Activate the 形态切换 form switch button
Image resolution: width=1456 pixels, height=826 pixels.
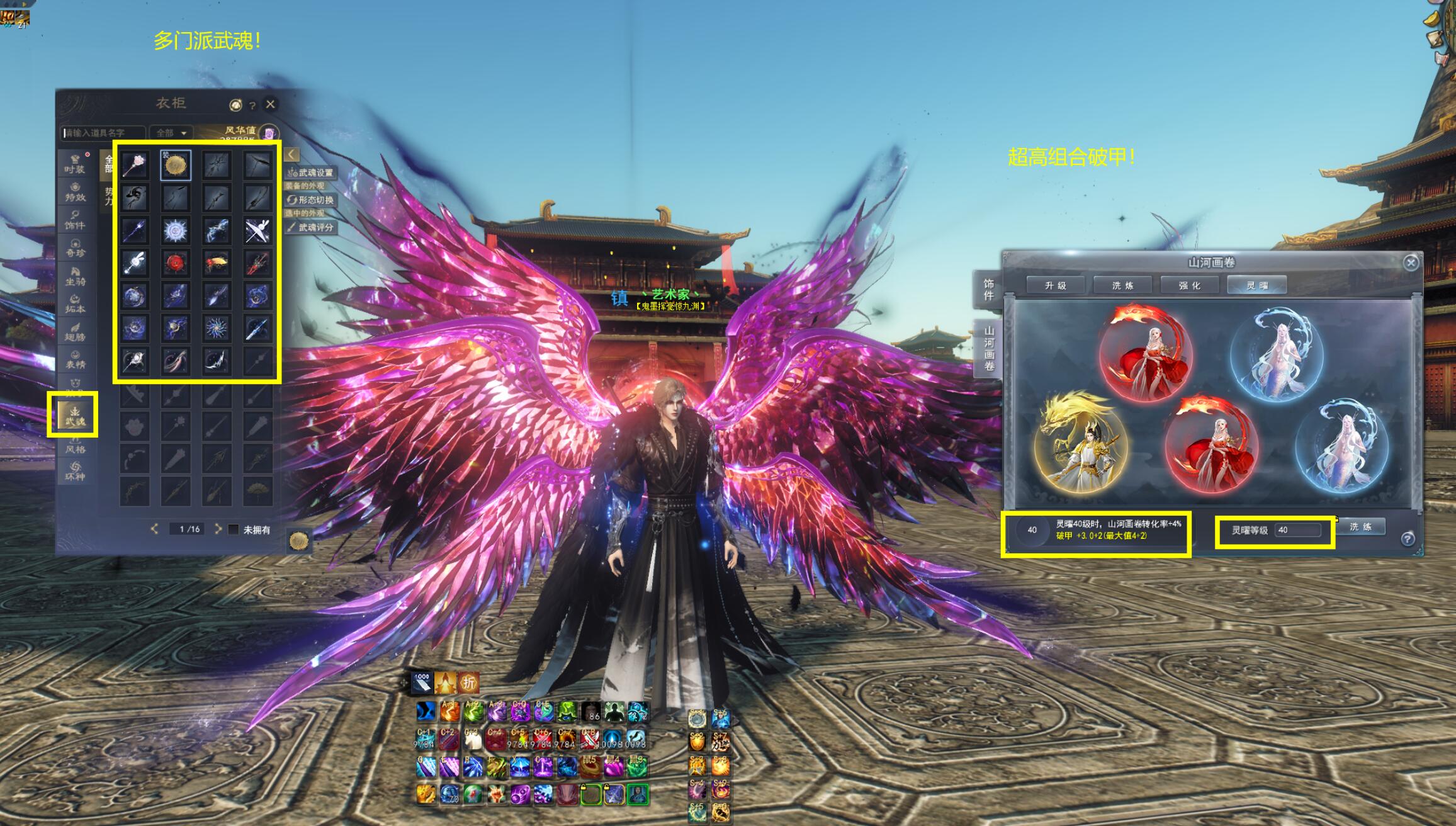[x=312, y=200]
